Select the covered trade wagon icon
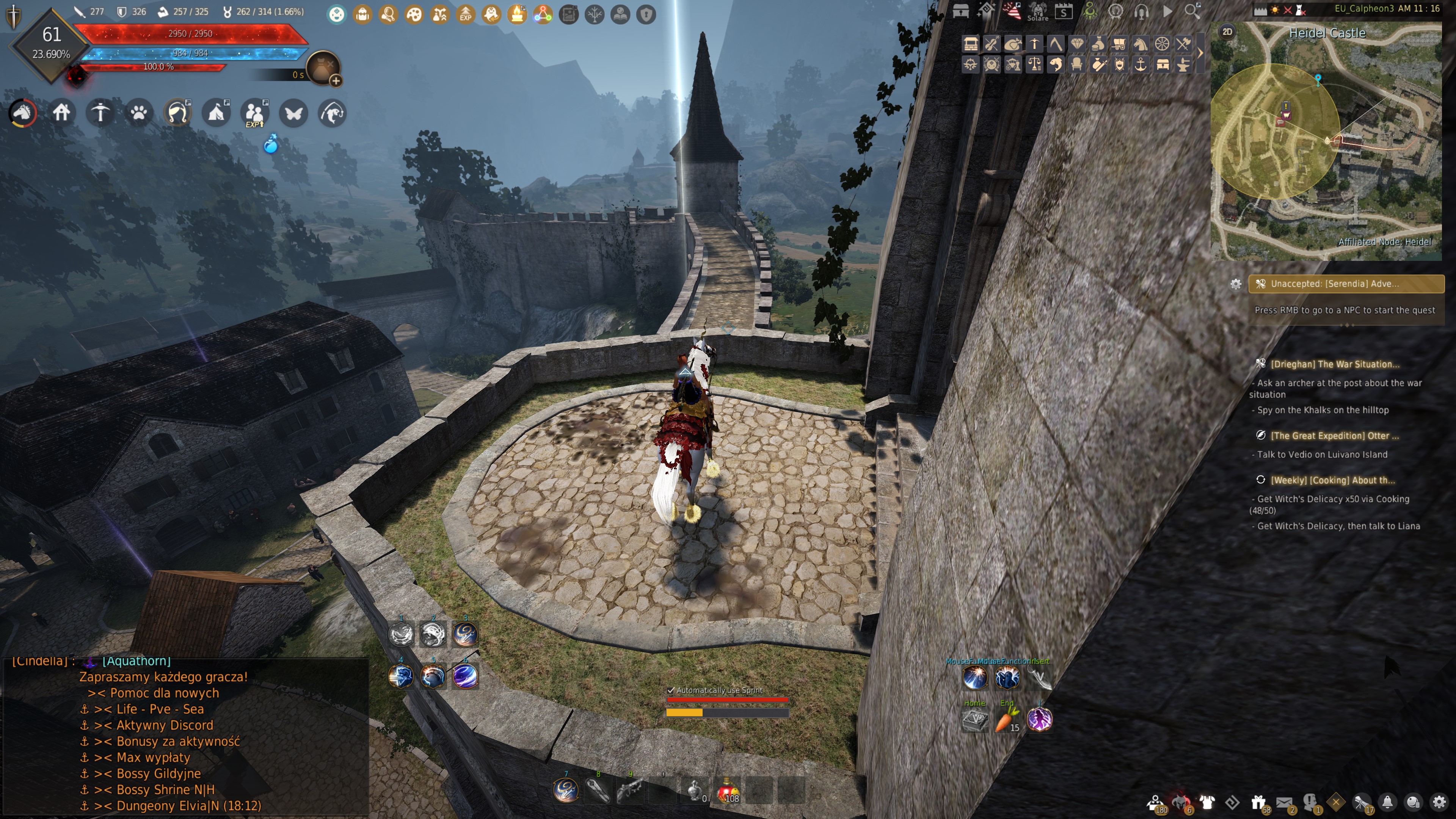 pos(1120,44)
